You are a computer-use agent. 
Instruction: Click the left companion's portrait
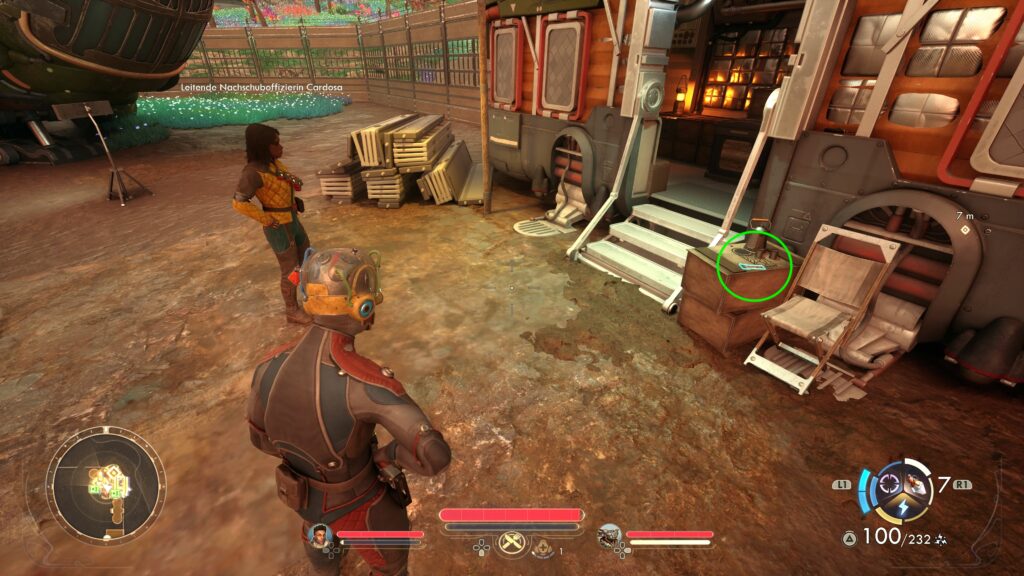(320, 536)
